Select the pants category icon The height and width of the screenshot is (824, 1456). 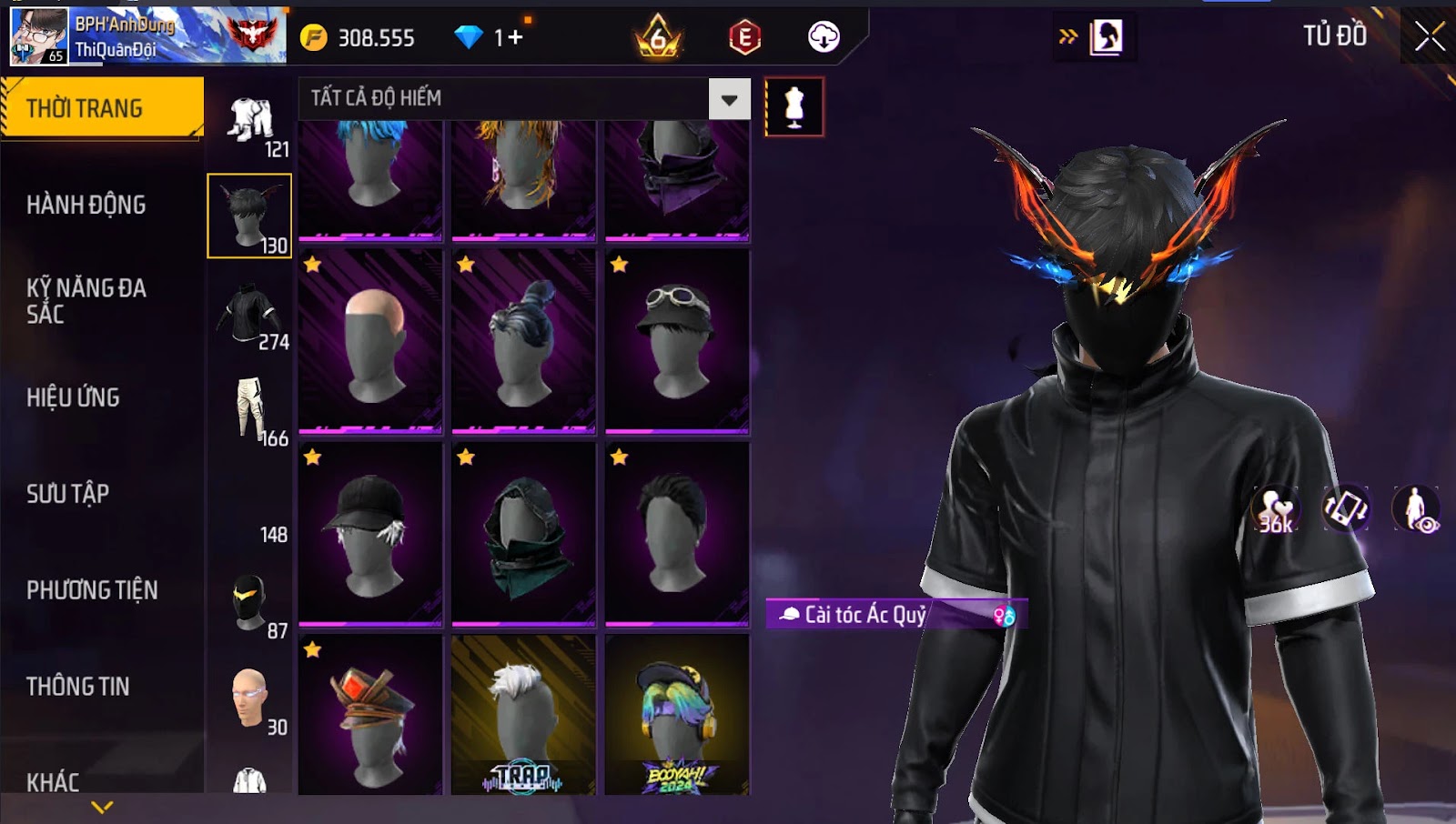(x=250, y=409)
